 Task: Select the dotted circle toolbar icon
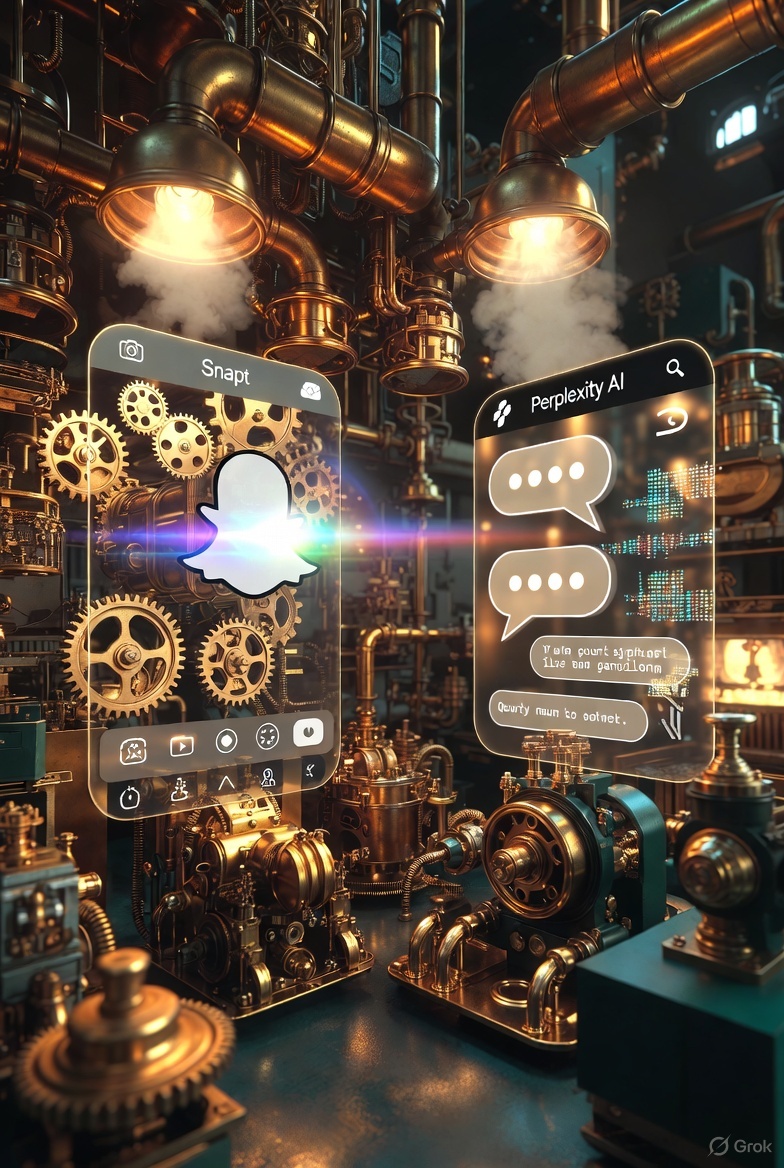267,737
